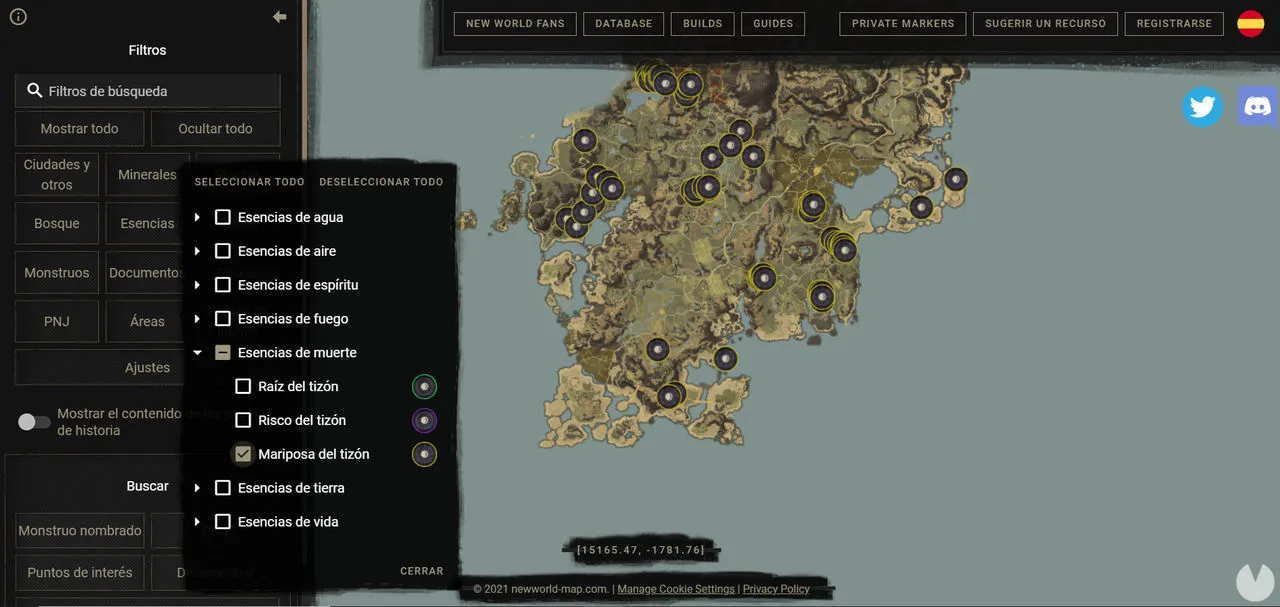Close the filter popup with Cerrar
This screenshot has width=1280, height=607.
[422, 571]
